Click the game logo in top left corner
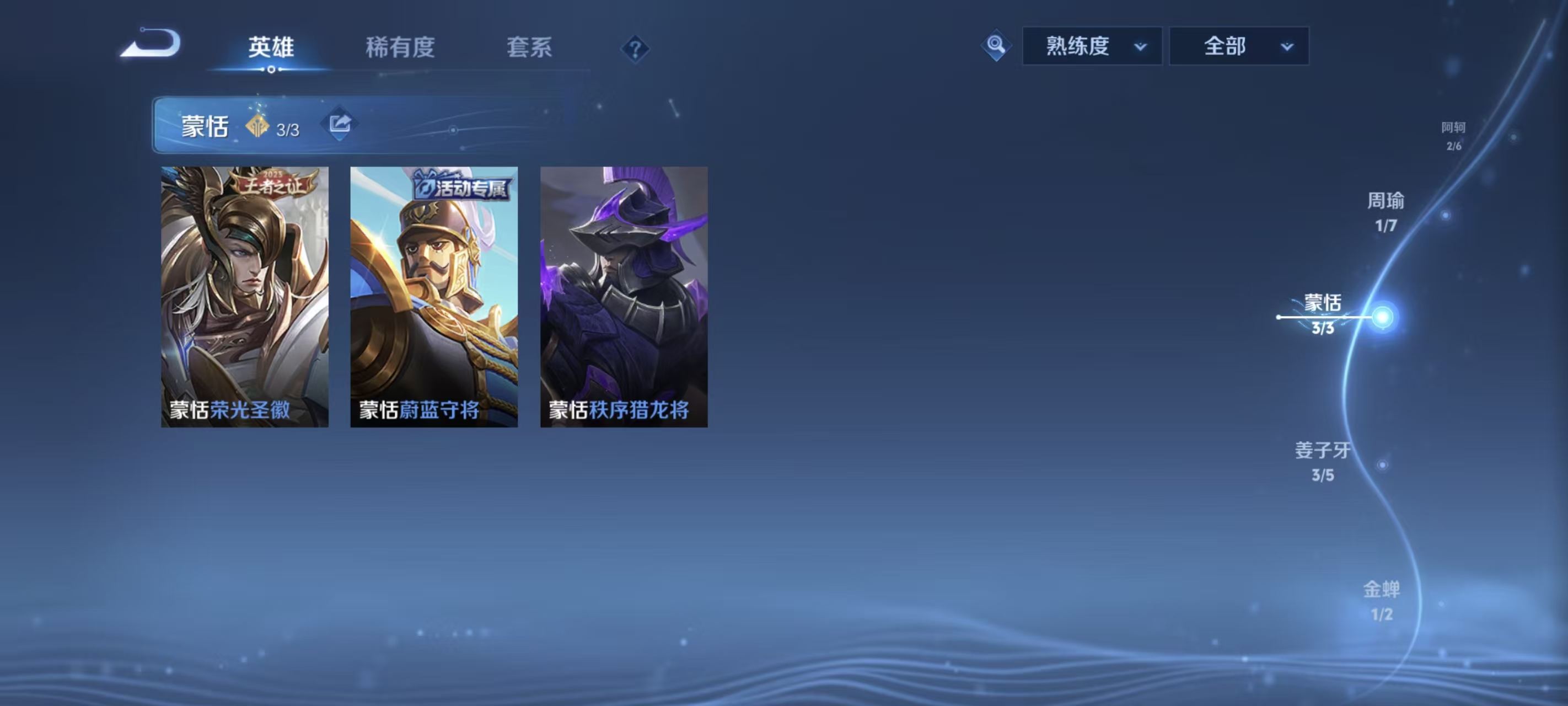 click(x=151, y=42)
